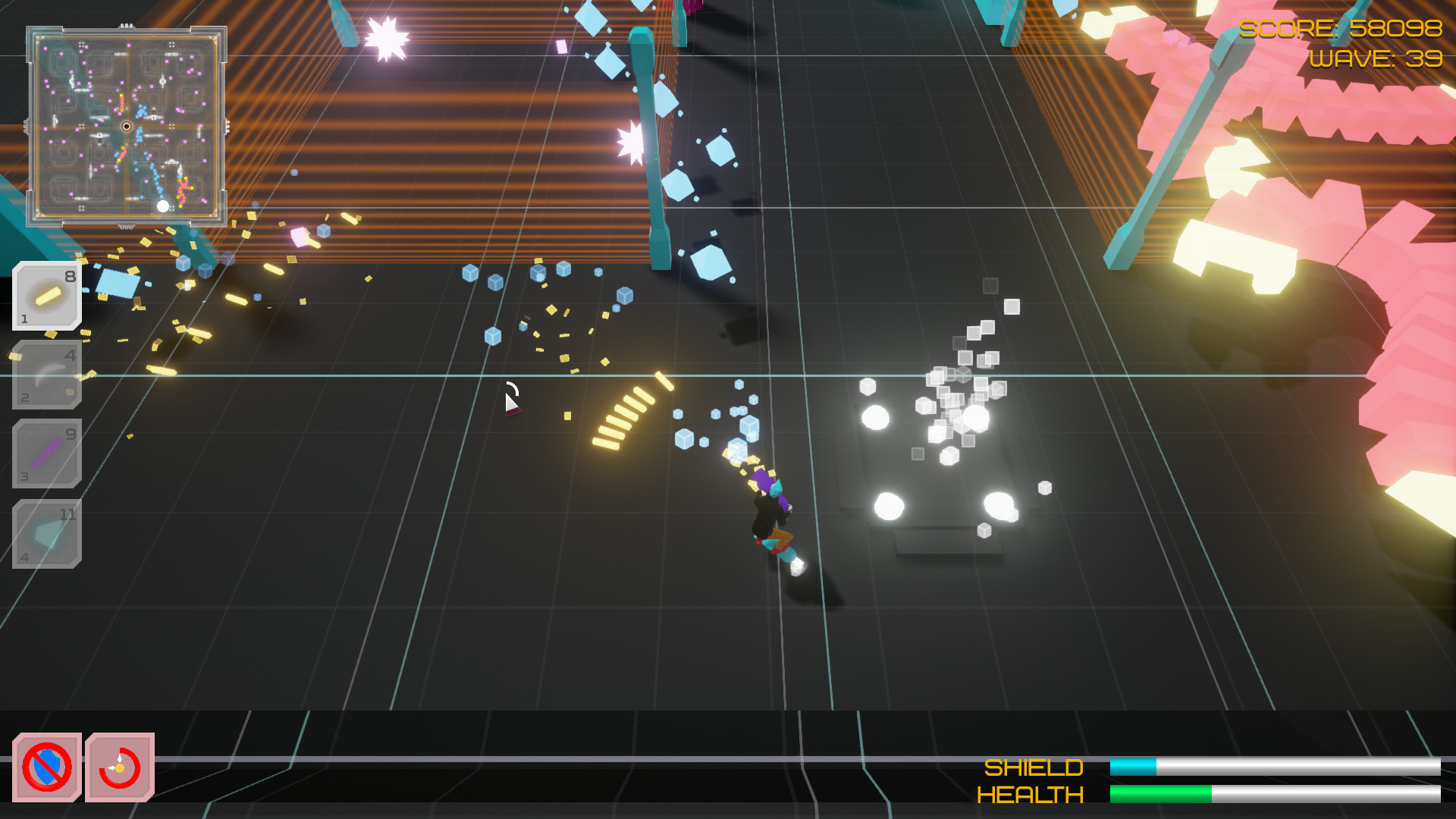Image resolution: width=1456 pixels, height=819 pixels.
Task: Click the reload status icon with yellow dot
Action: (121, 767)
